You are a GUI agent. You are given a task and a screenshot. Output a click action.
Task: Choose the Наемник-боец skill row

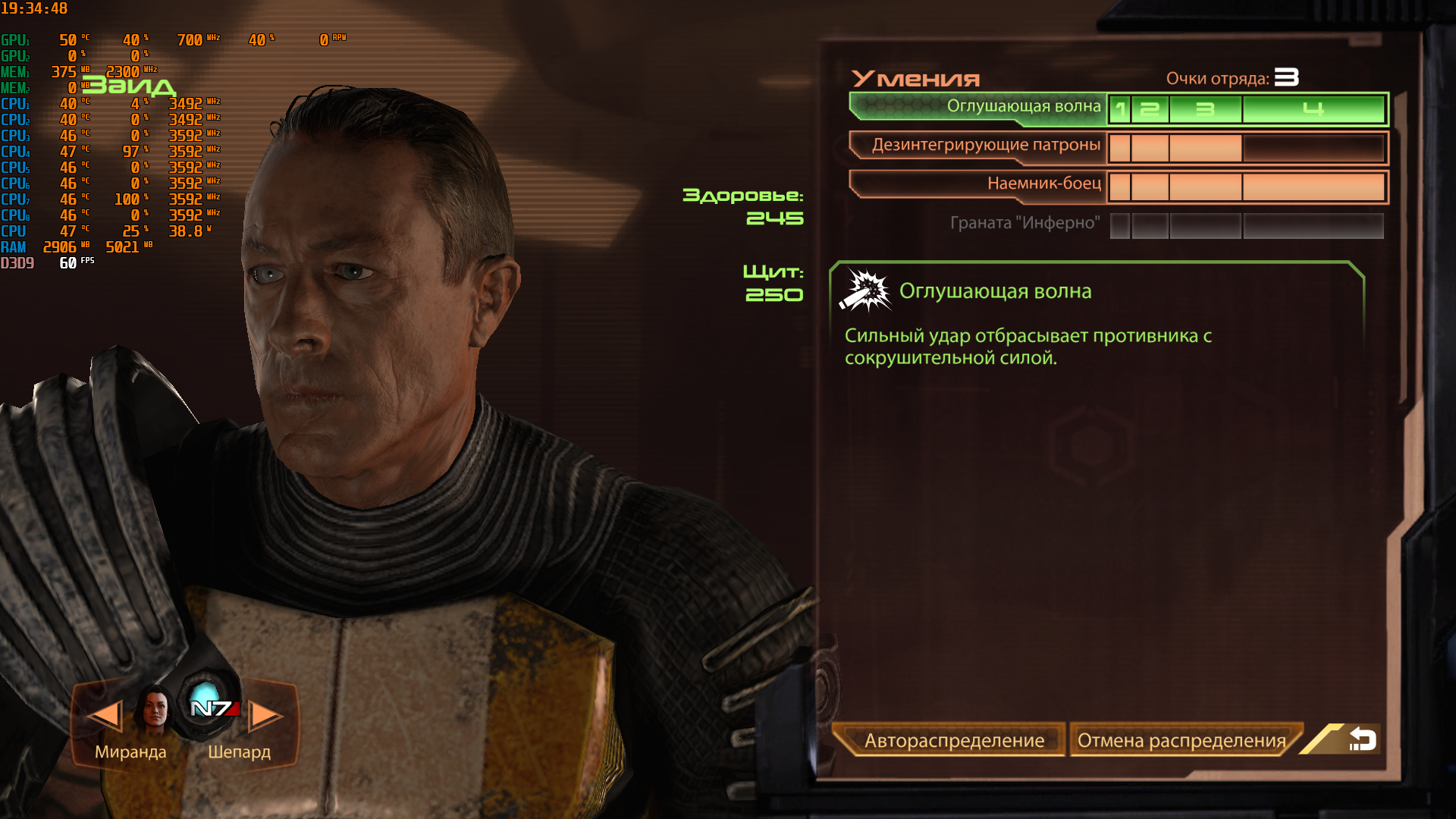pyautogui.click(x=978, y=184)
